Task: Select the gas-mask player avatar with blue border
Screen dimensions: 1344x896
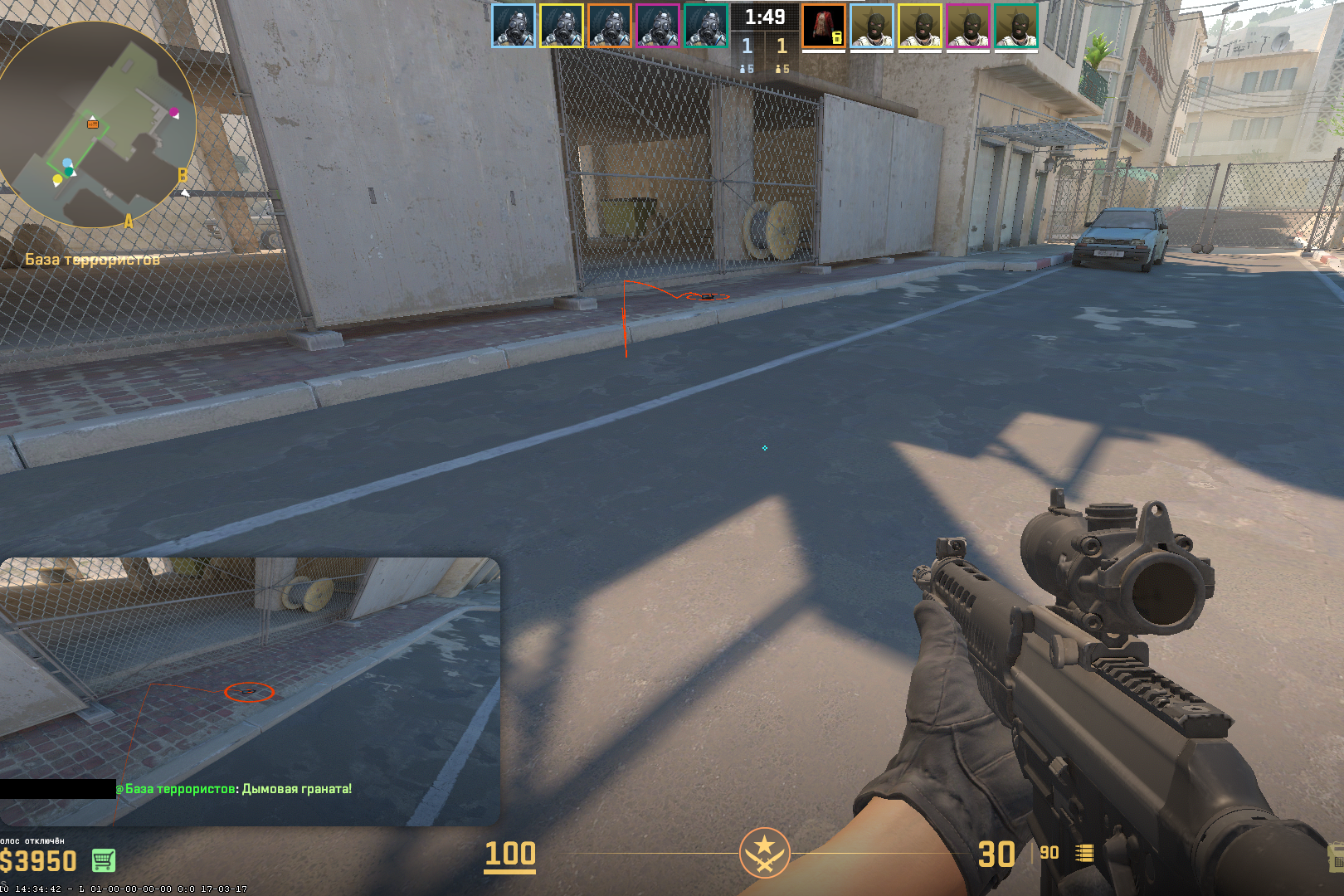Action: (x=513, y=26)
